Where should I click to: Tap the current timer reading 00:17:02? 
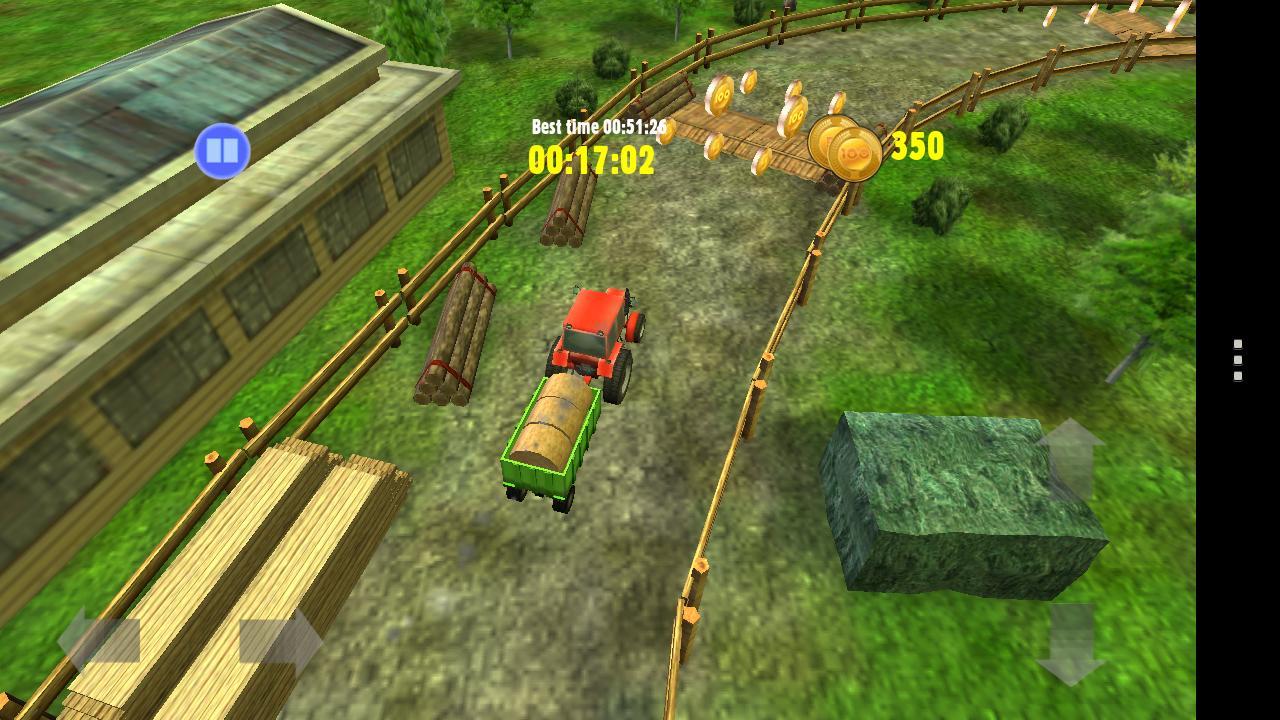(x=592, y=158)
